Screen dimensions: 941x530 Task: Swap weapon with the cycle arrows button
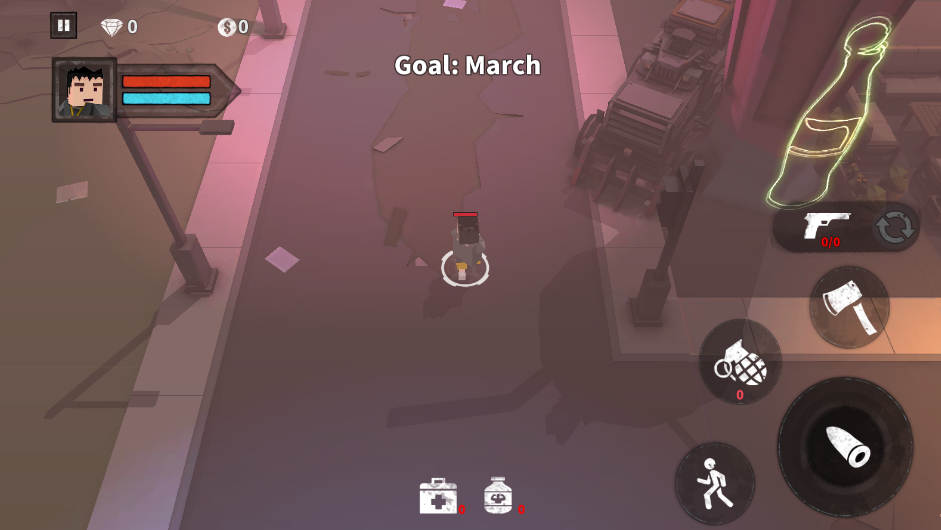point(894,228)
